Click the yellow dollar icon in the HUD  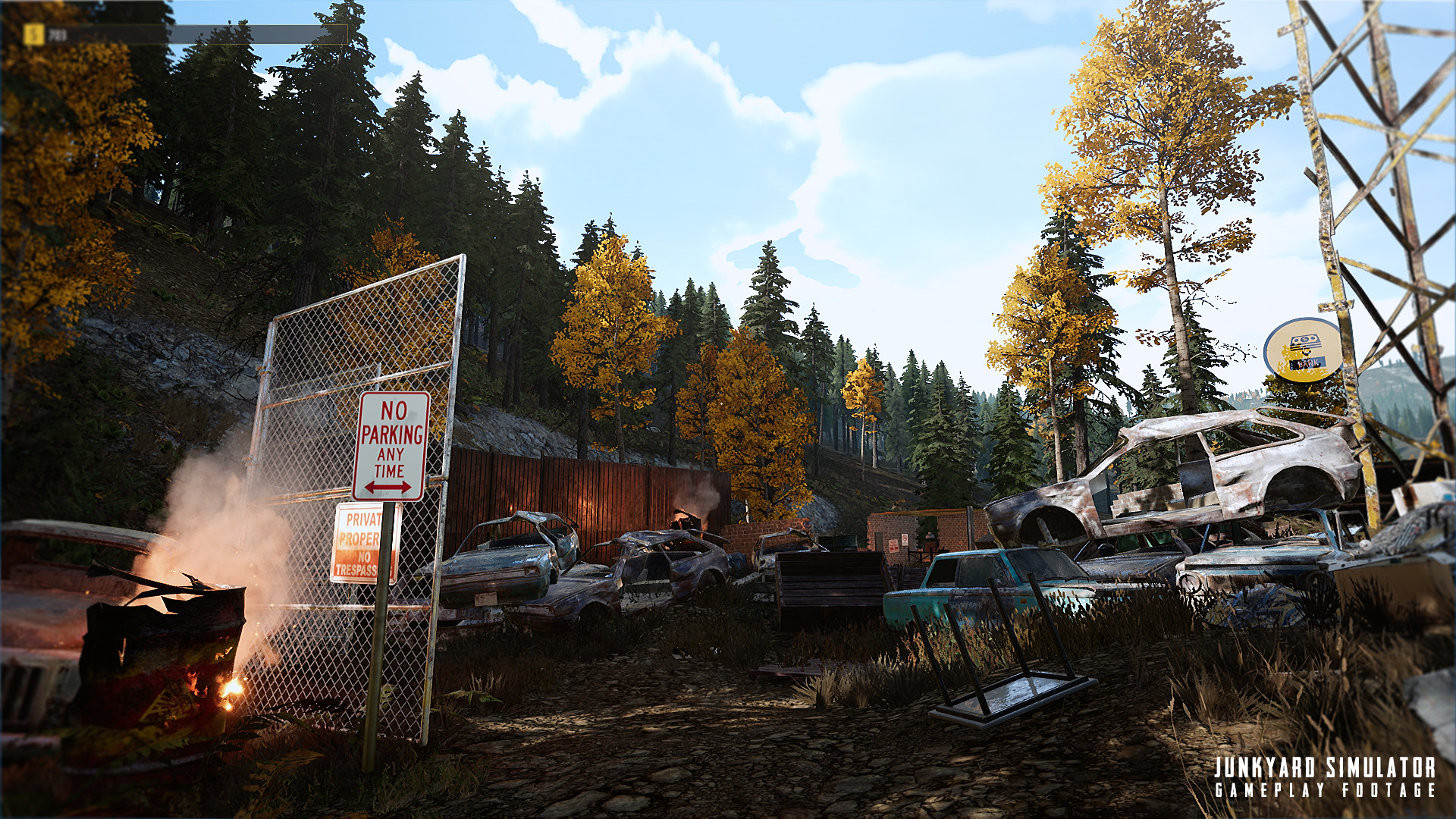pyautogui.click(x=34, y=33)
